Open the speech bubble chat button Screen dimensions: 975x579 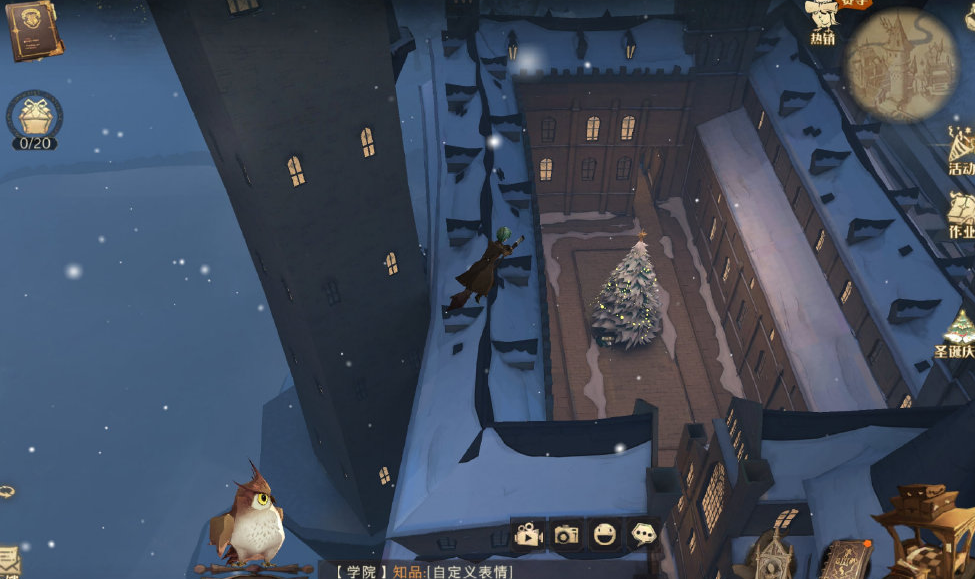coord(641,535)
